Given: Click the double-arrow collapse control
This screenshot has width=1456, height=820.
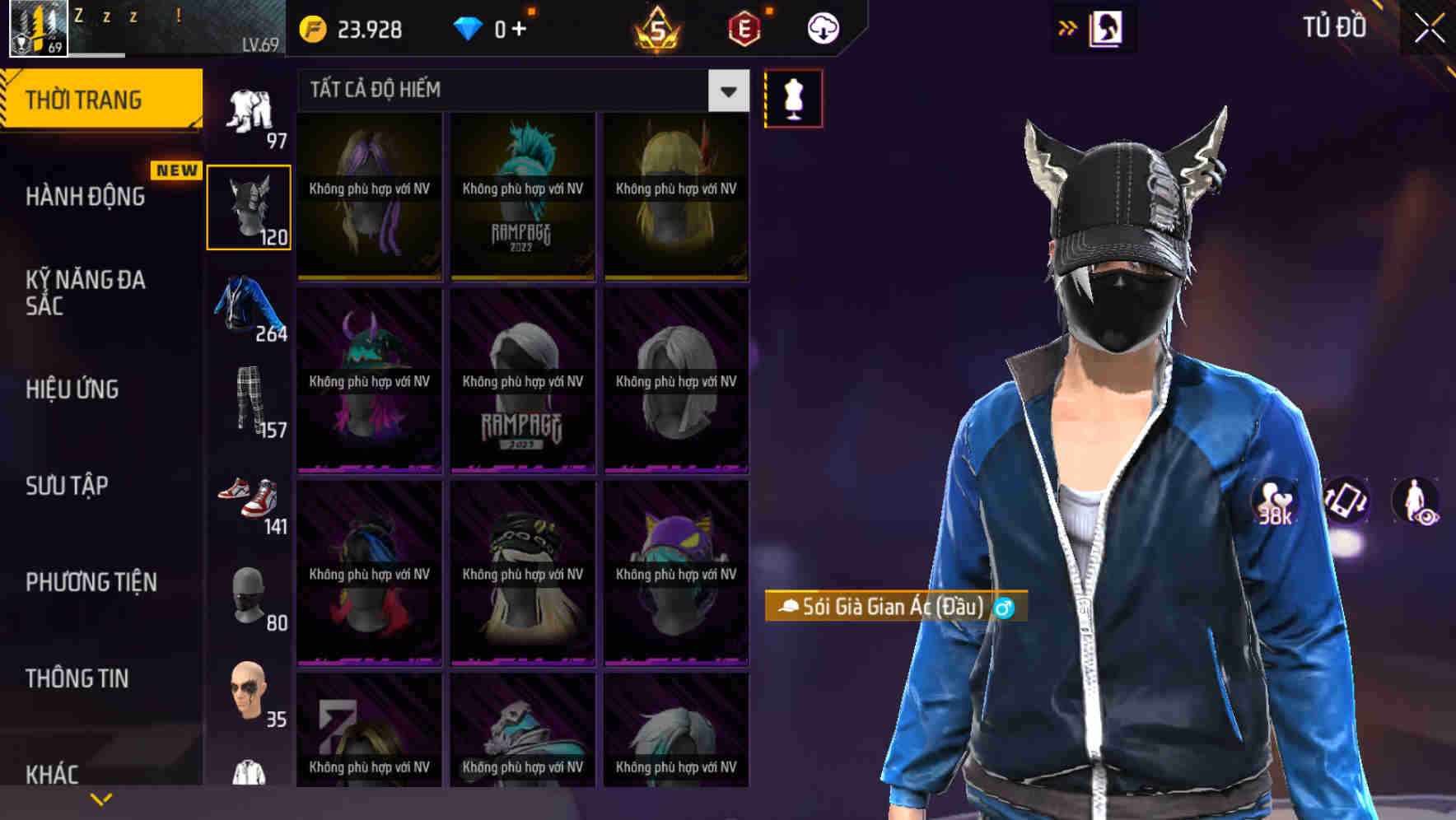Looking at the screenshot, I should 1068,27.
